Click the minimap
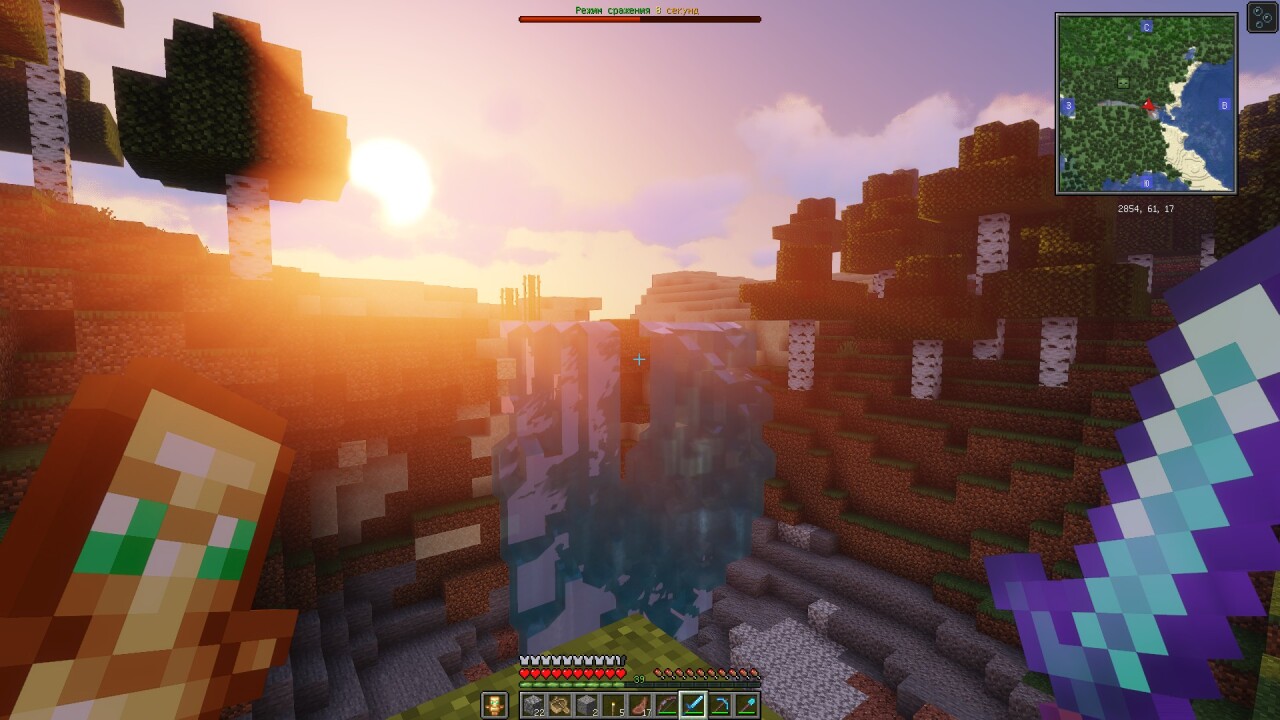 (x=1146, y=103)
